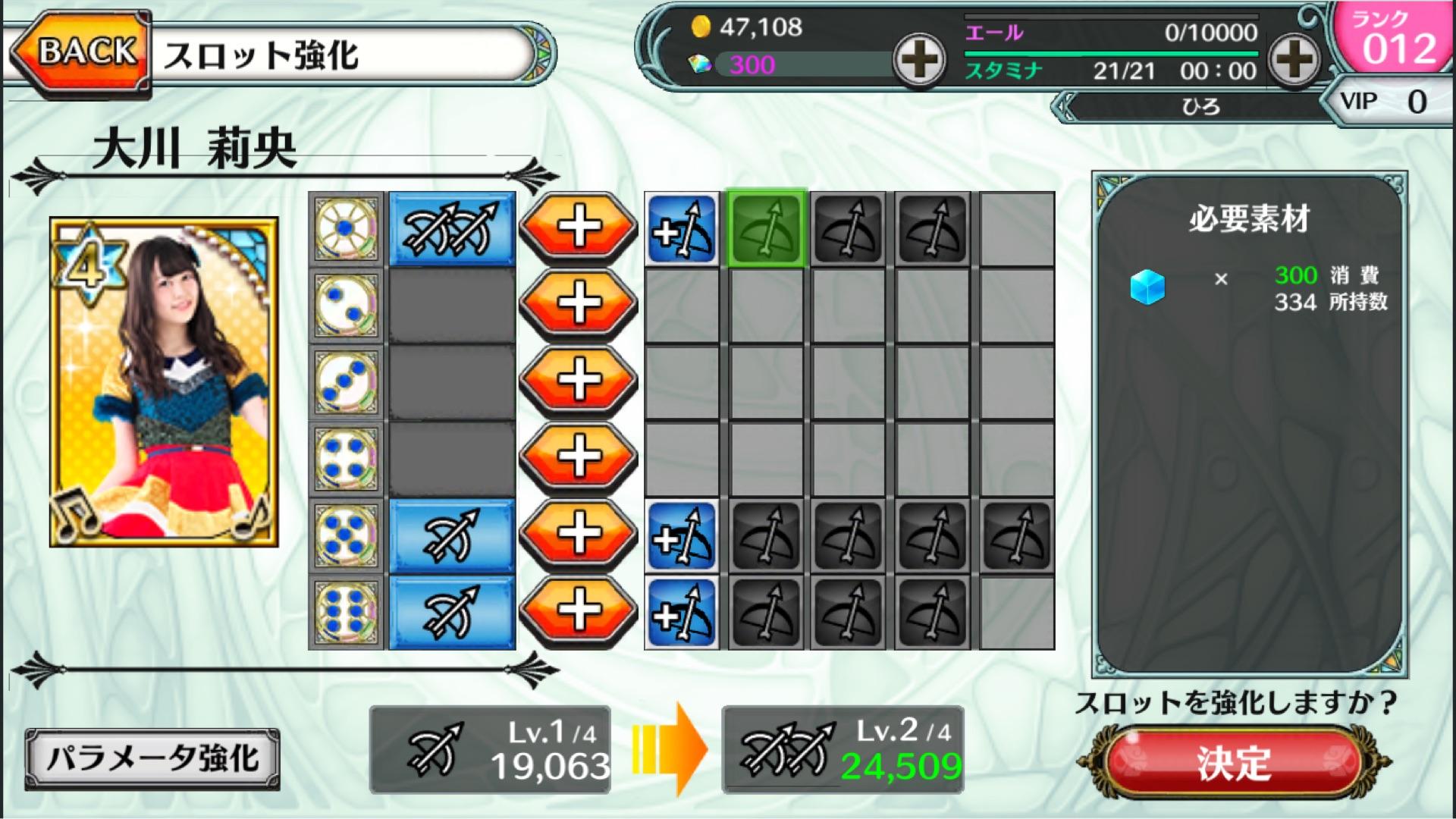Select the five-dot dice slot icon

click(347, 535)
